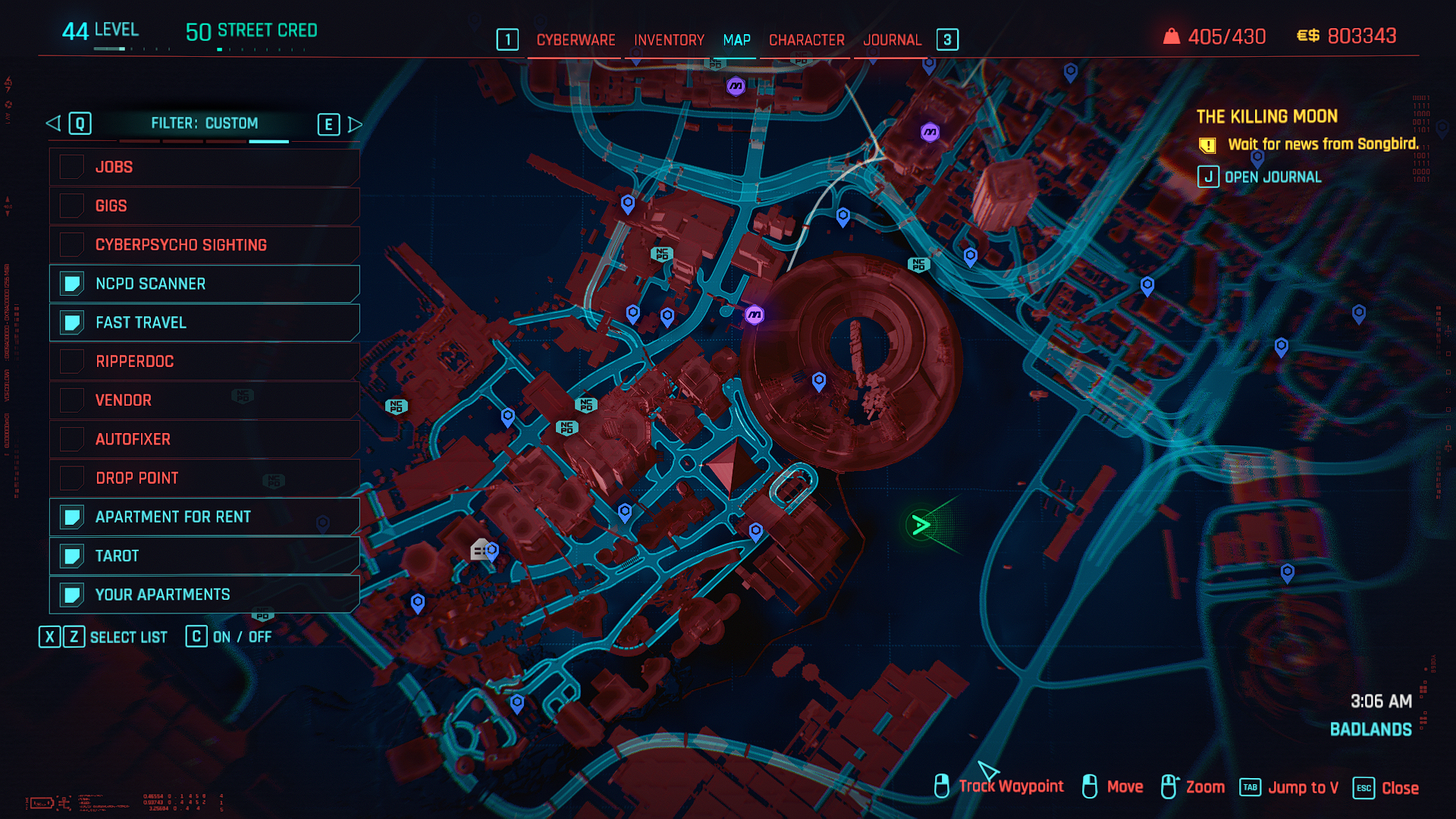The height and width of the screenshot is (819, 1456).
Task: Open the Inventory tab
Action: tap(669, 40)
